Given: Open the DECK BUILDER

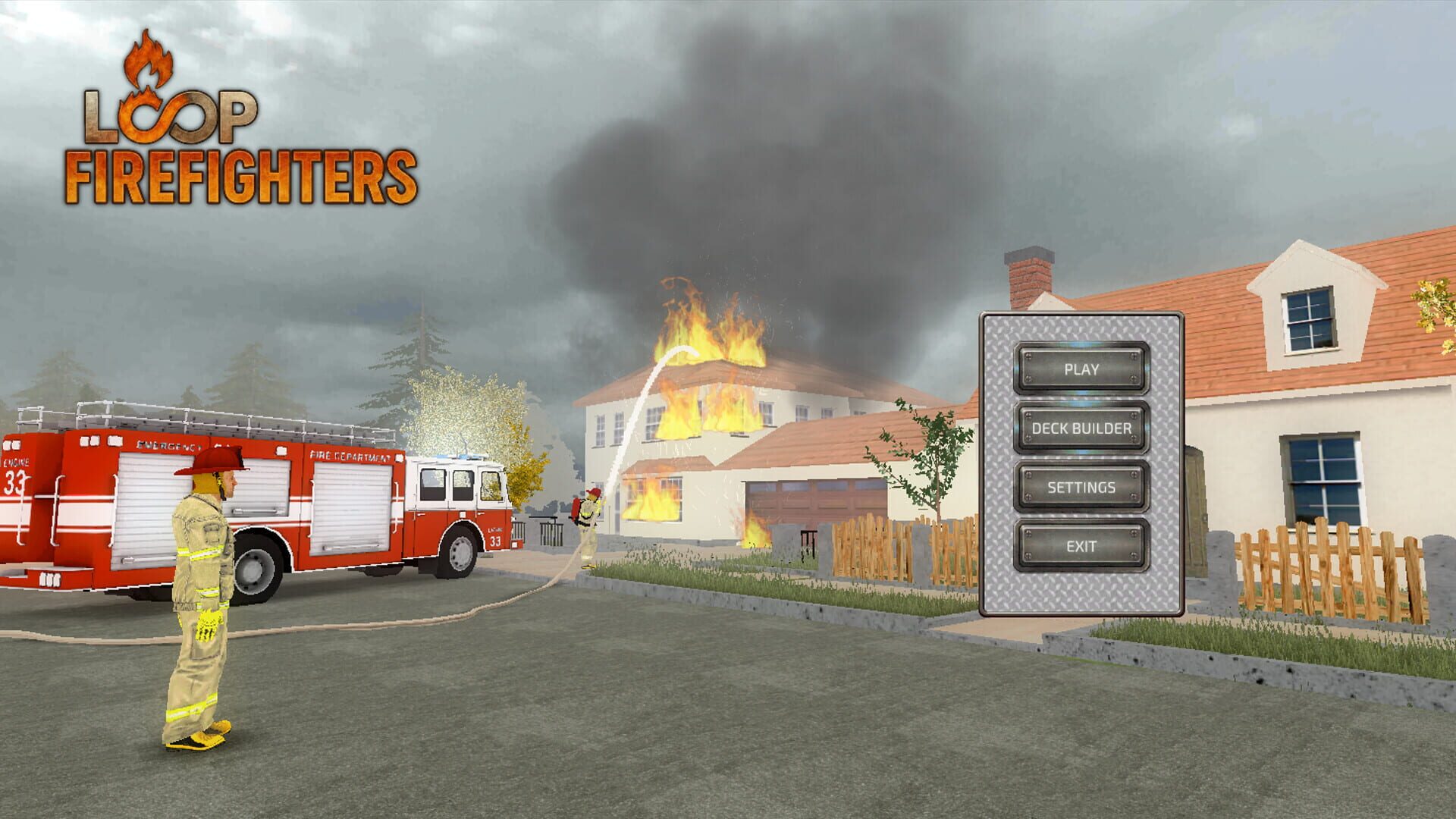Looking at the screenshot, I should [x=1081, y=428].
